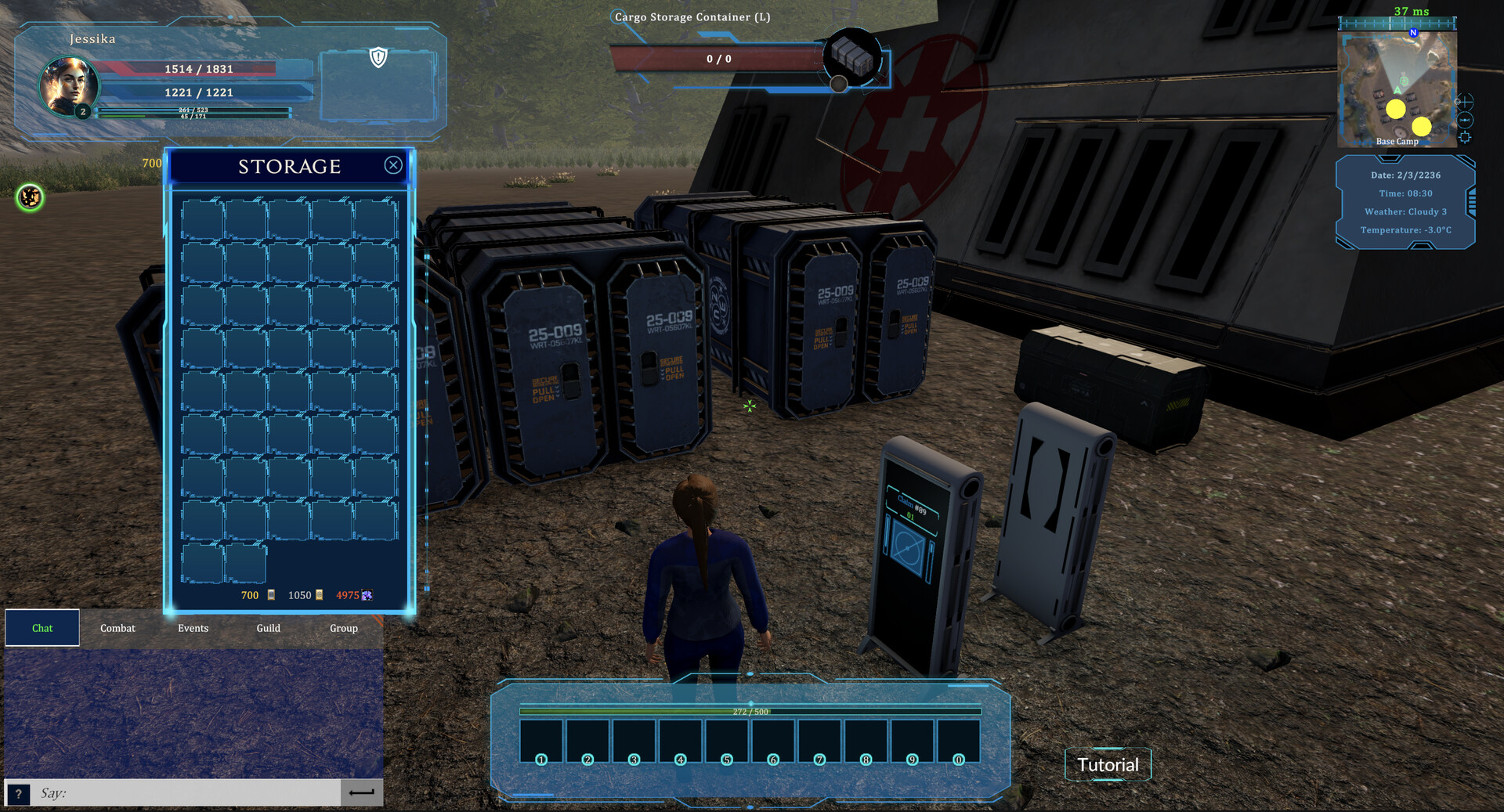Click the 272/500 experience progress bar
1504x812 pixels.
[750, 711]
